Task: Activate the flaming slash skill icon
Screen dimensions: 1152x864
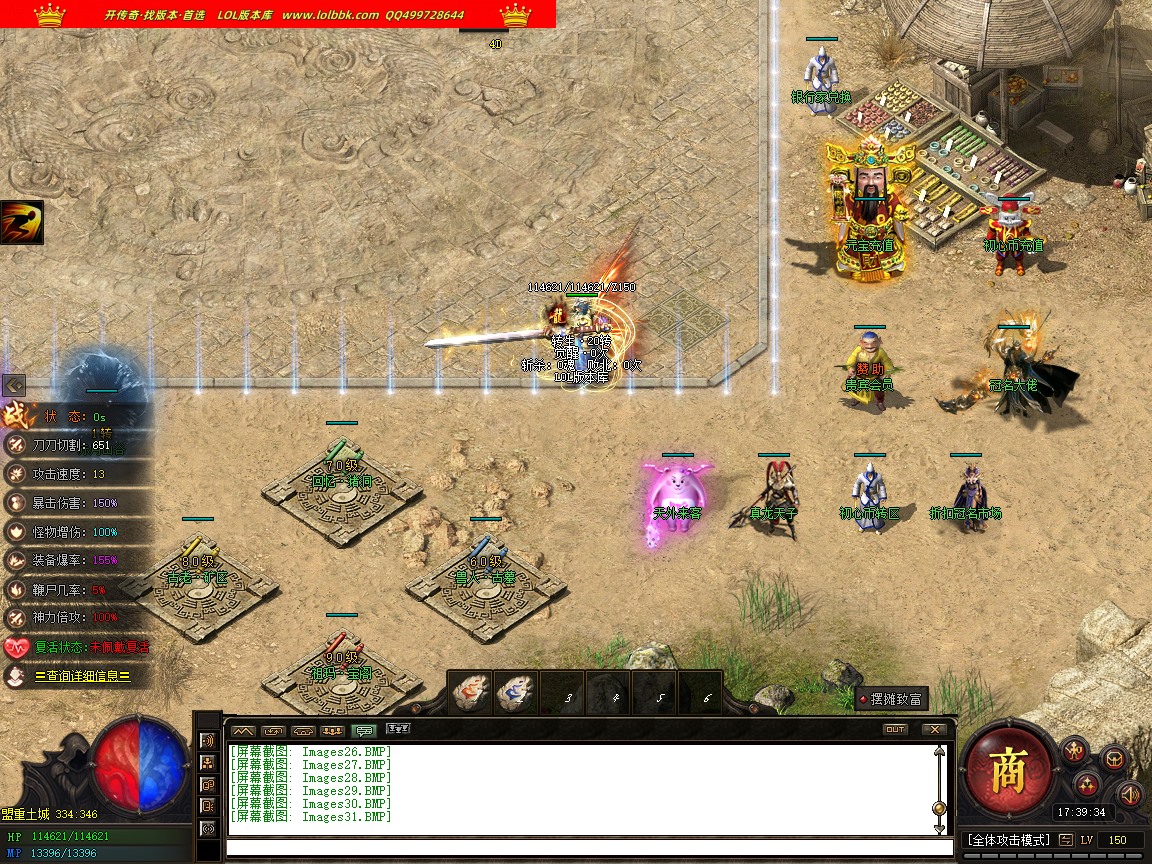Action: [x=22, y=222]
